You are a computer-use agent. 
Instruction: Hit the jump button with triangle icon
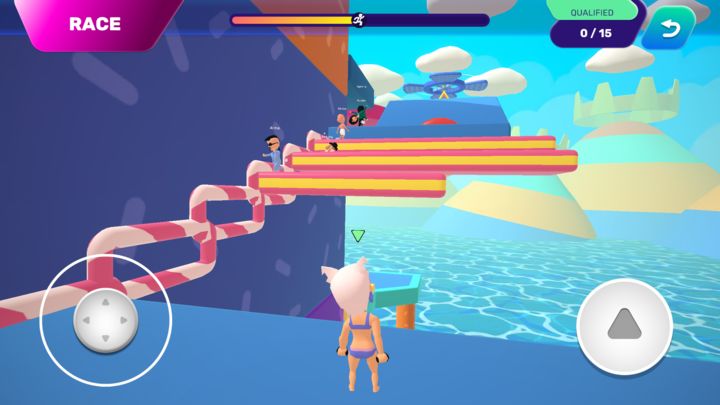point(624,326)
